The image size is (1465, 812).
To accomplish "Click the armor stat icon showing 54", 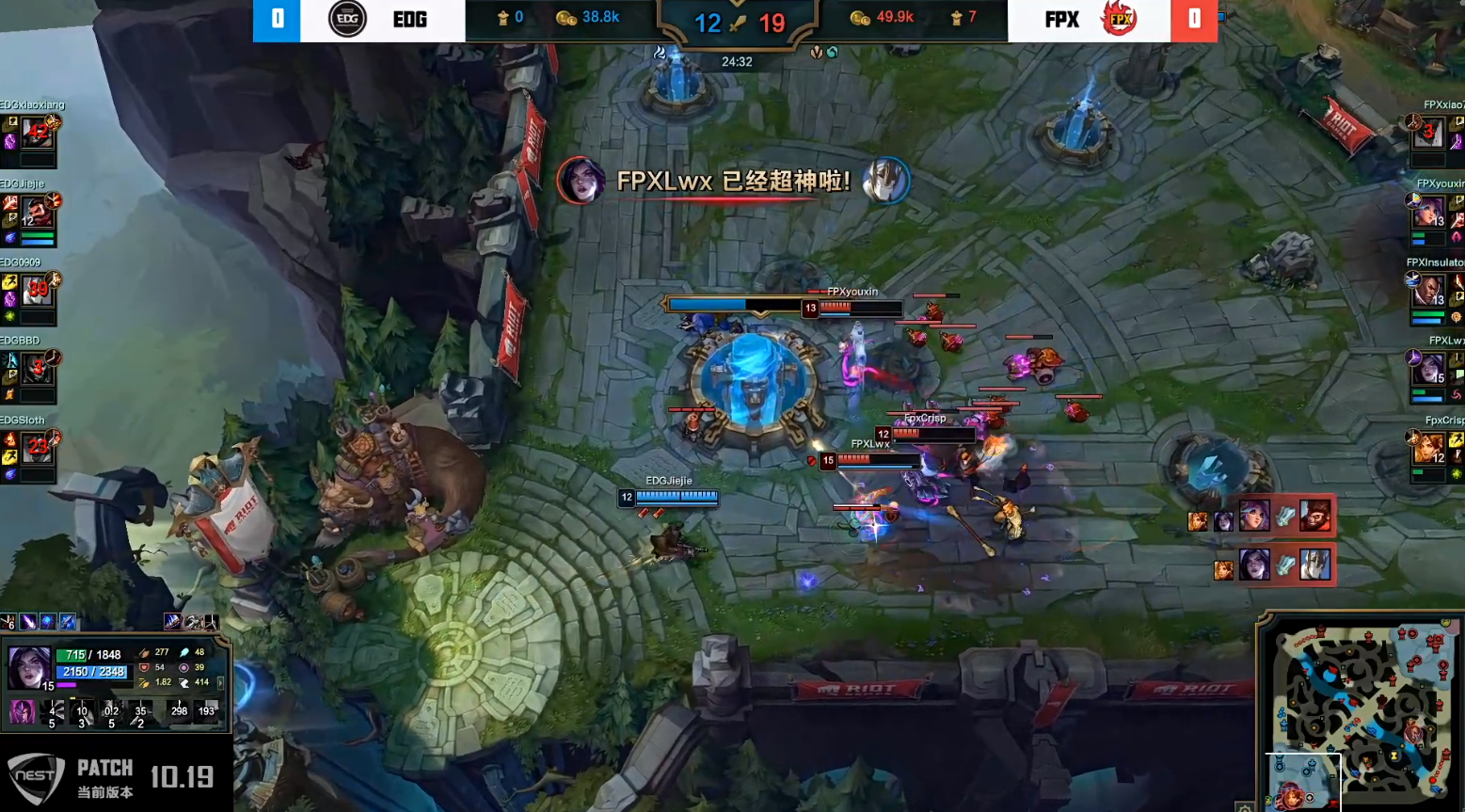I will tap(144, 667).
